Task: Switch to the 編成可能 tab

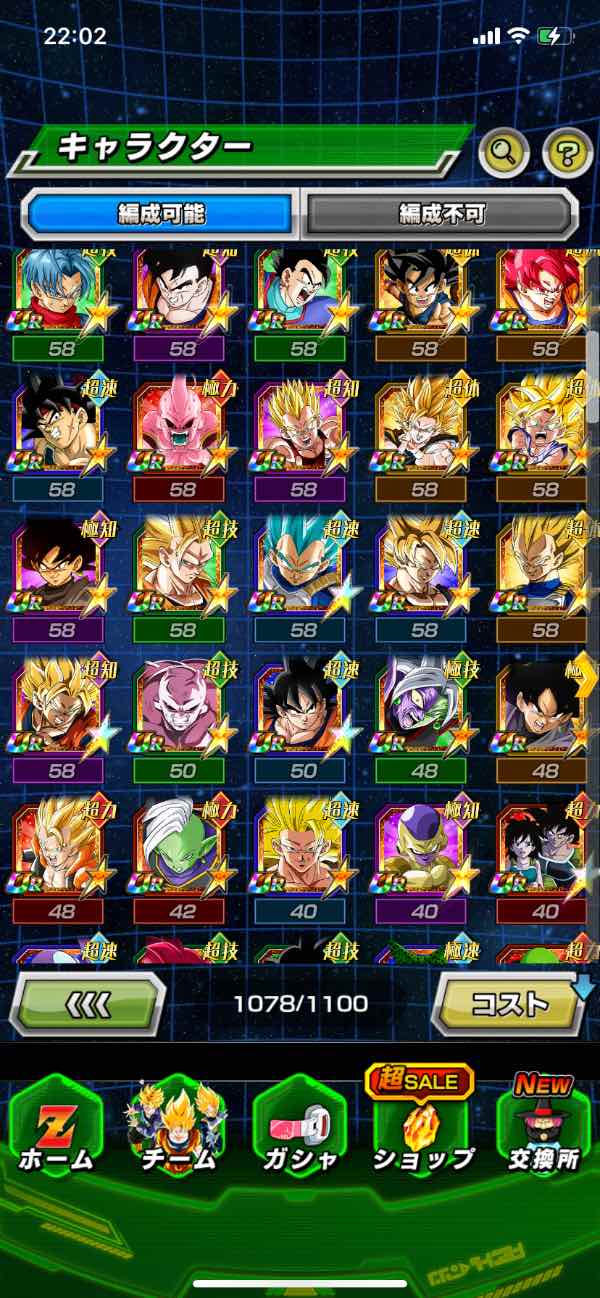Action: (161, 213)
